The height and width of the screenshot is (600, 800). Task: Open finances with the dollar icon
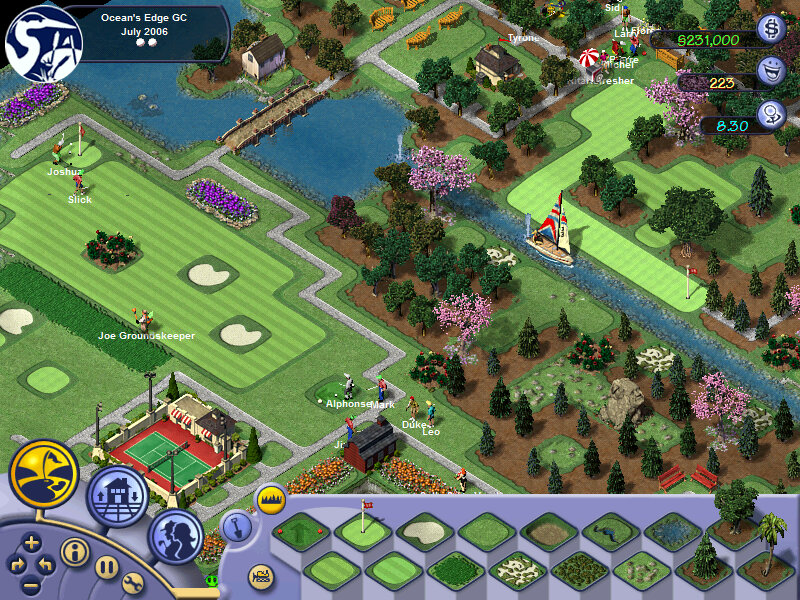[x=770, y=30]
